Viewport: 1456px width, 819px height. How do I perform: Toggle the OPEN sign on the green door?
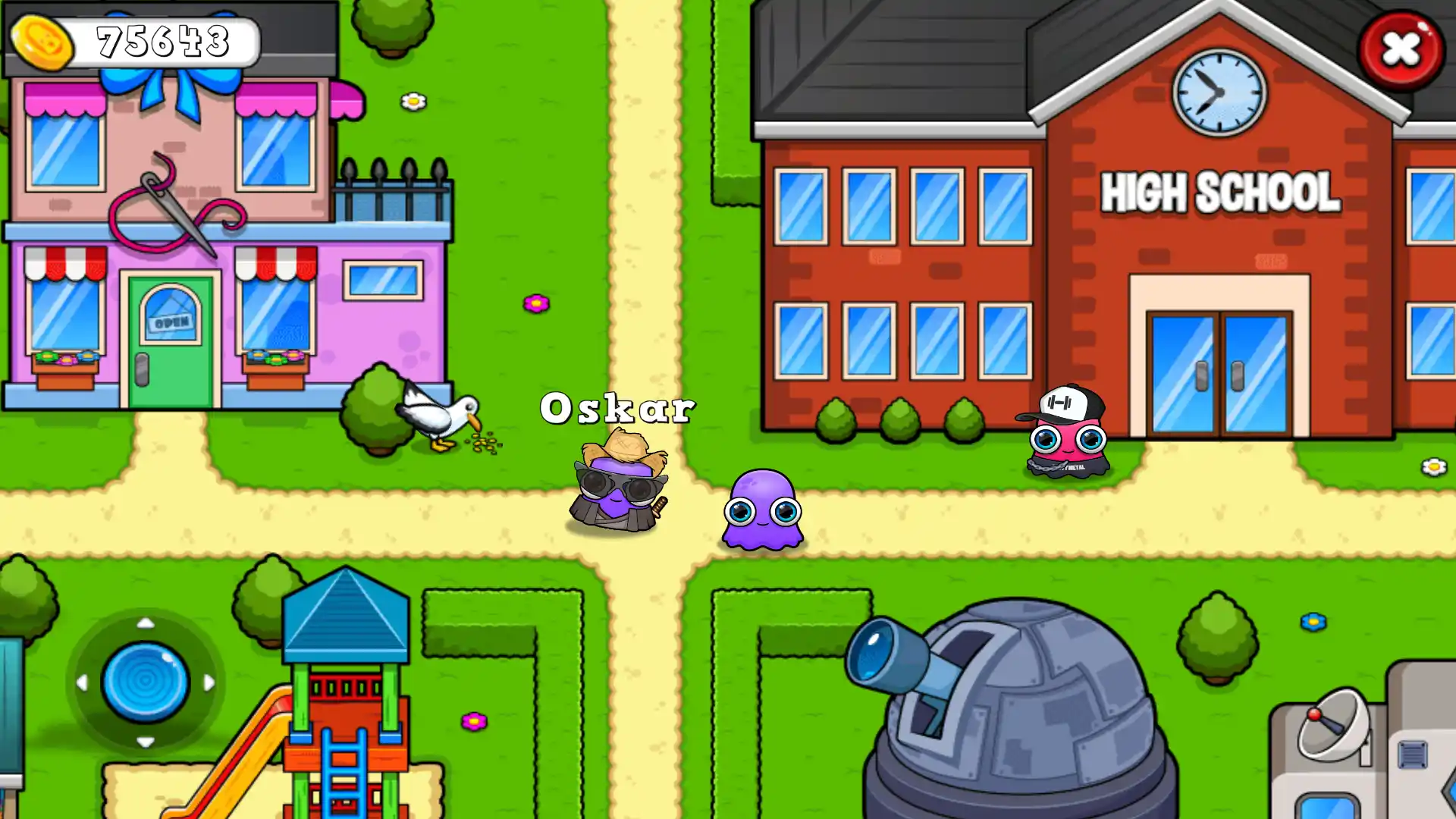coord(171,322)
